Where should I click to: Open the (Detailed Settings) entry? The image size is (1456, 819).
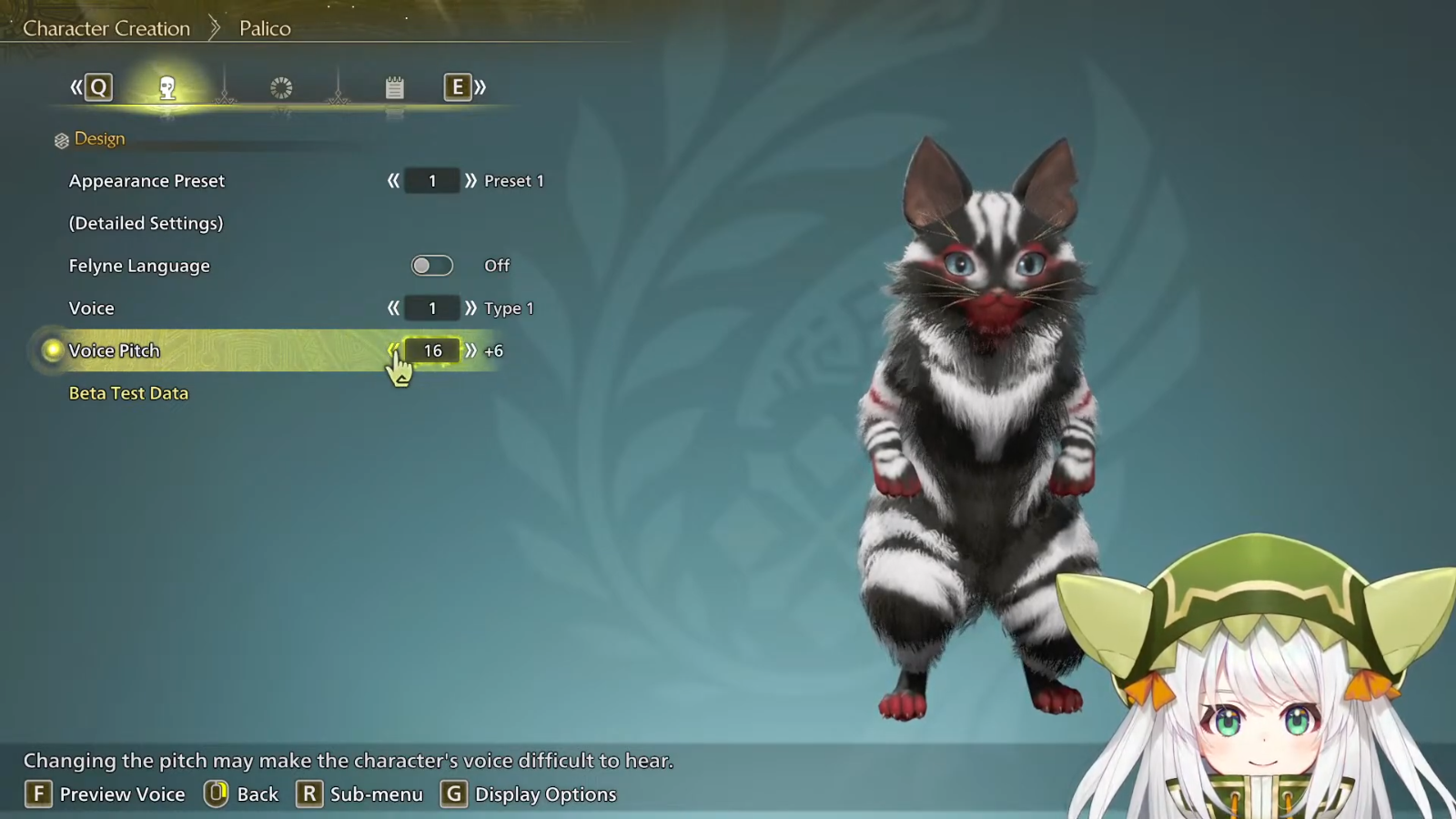pos(146,223)
